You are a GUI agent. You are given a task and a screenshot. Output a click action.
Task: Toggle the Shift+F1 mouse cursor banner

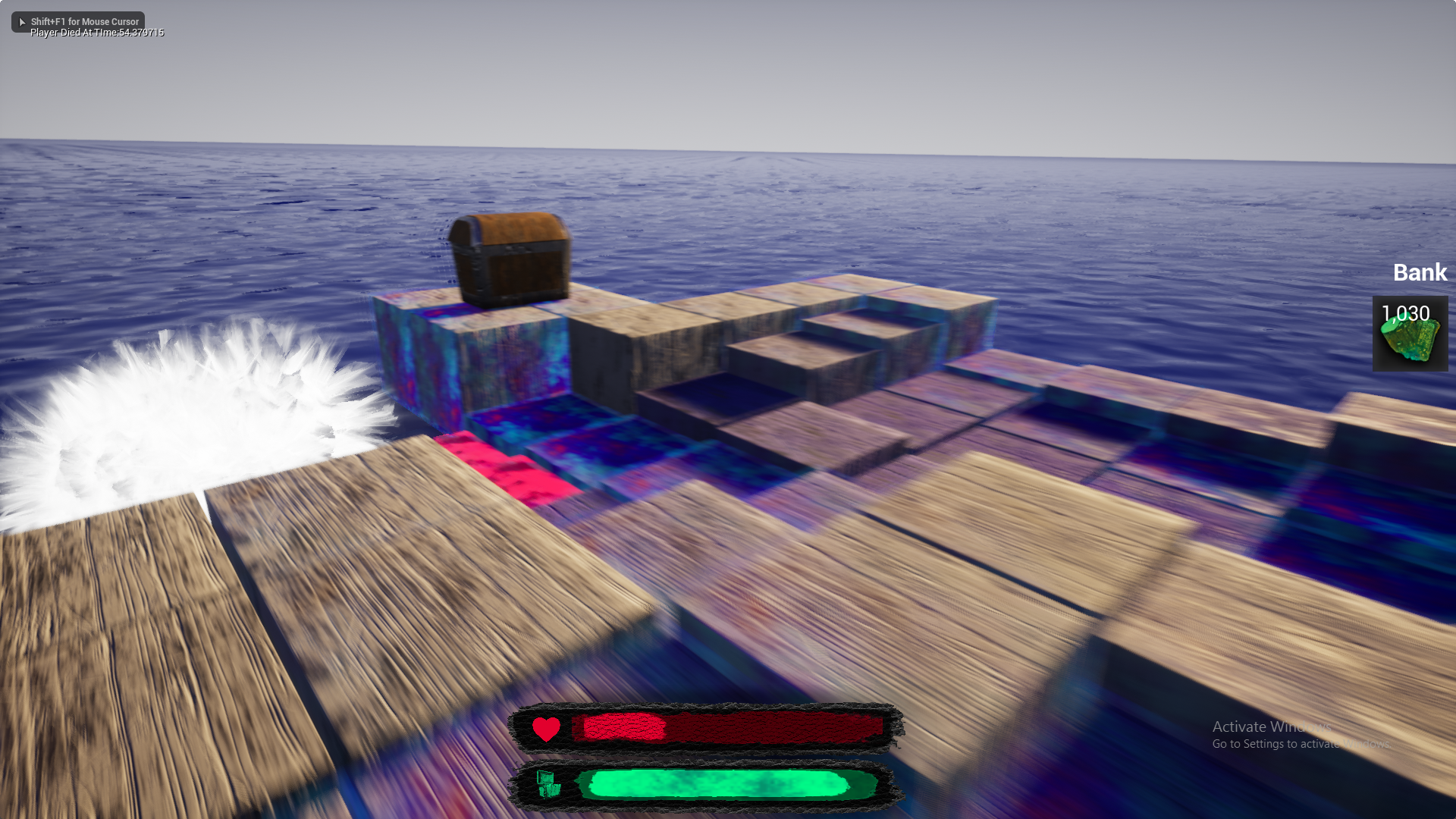point(77,21)
